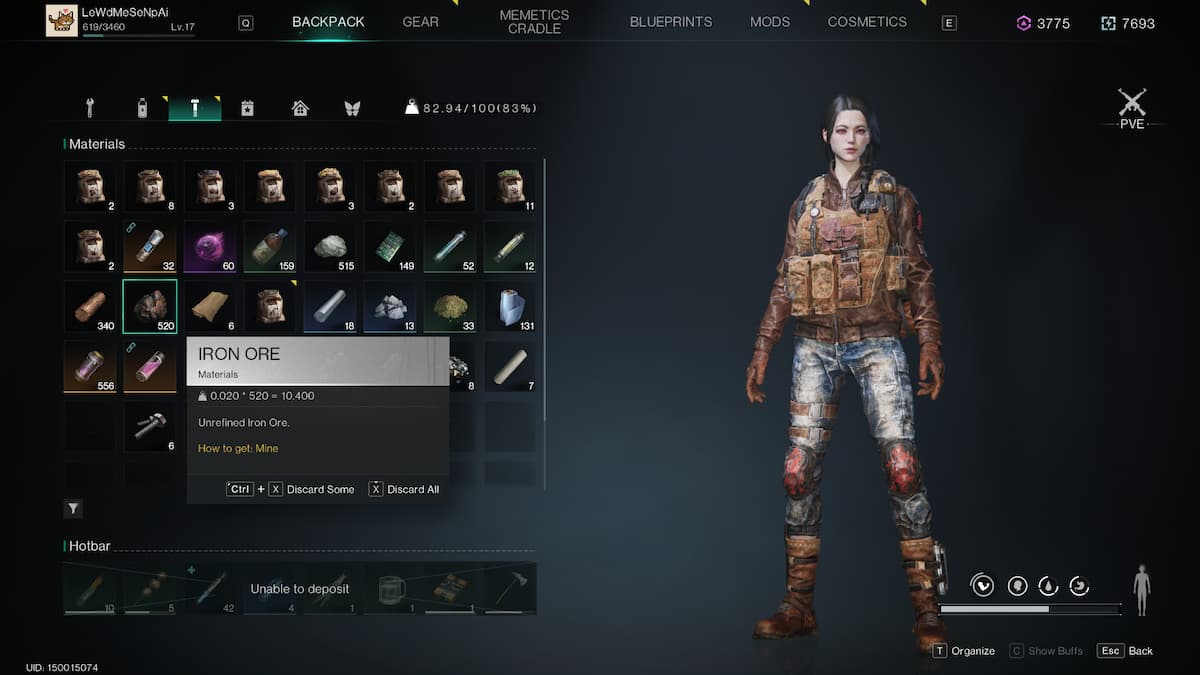1200x675 pixels.
Task: Open the Cosmetics tab
Action: [x=867, y=22]
